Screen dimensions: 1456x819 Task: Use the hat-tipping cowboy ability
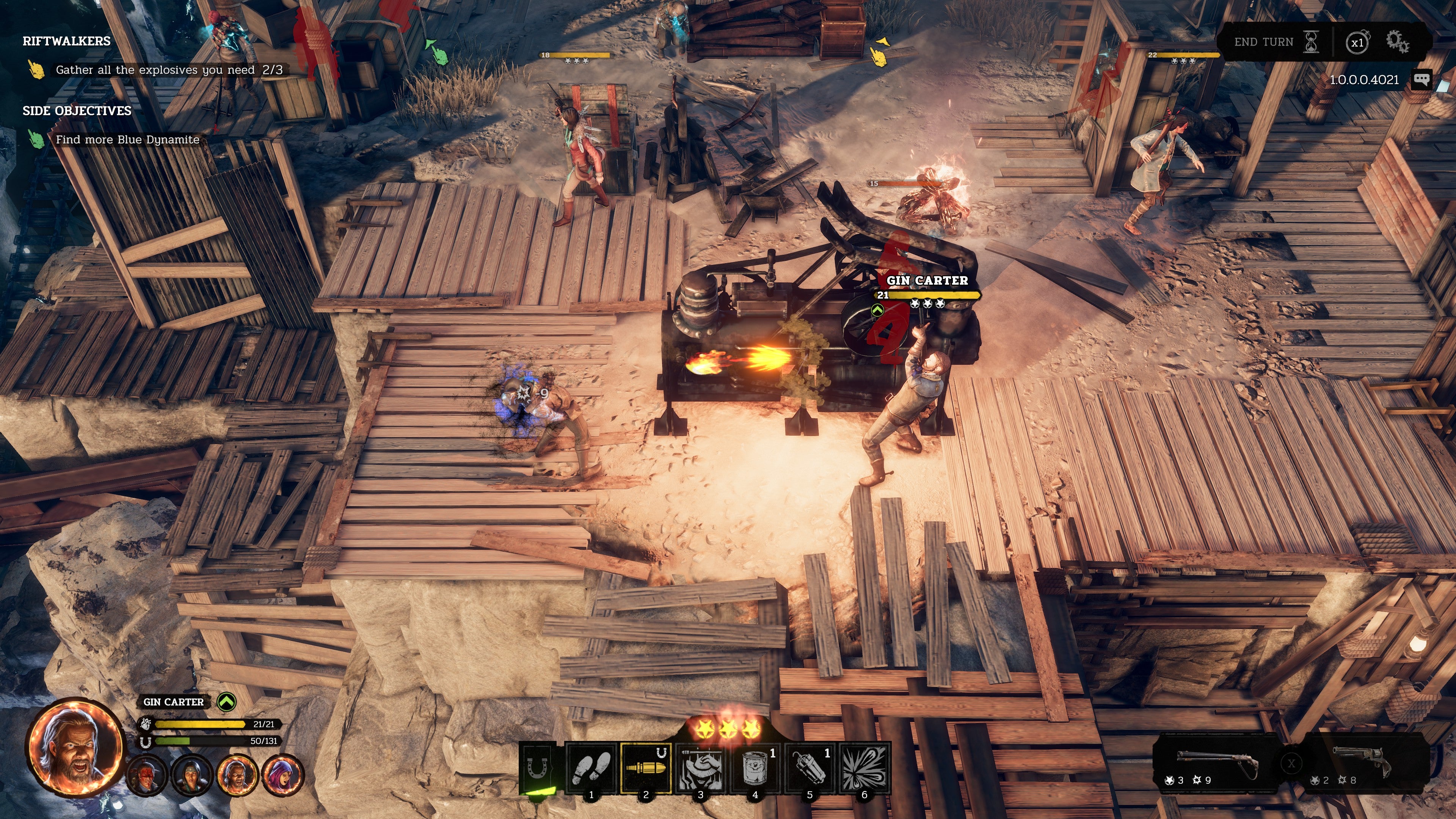point(700,768)
